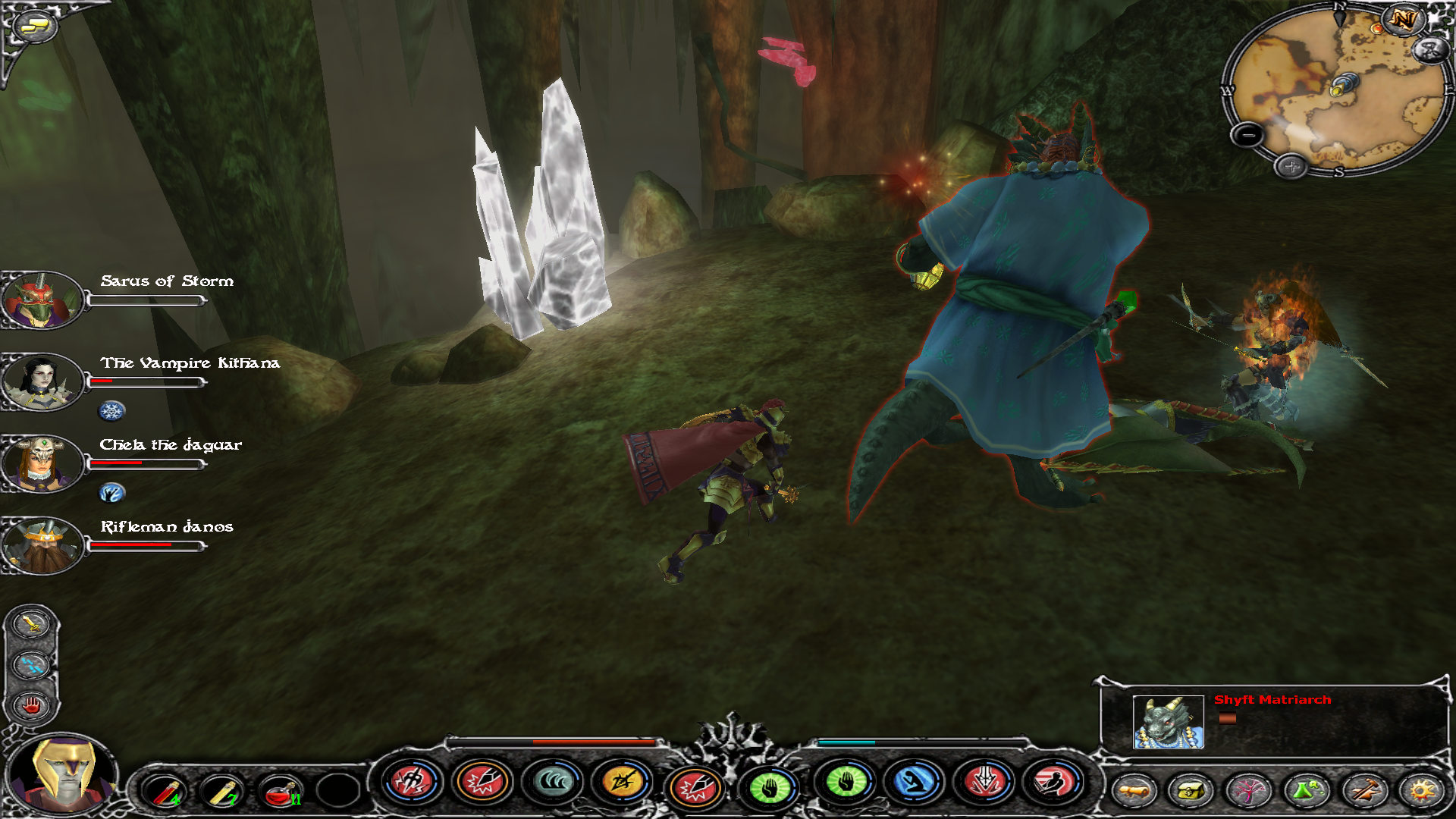This screenshot has height=819, width=1456.
Task: Activate the yellow crossed-out blade ability
Action: (x=623, y=783)
